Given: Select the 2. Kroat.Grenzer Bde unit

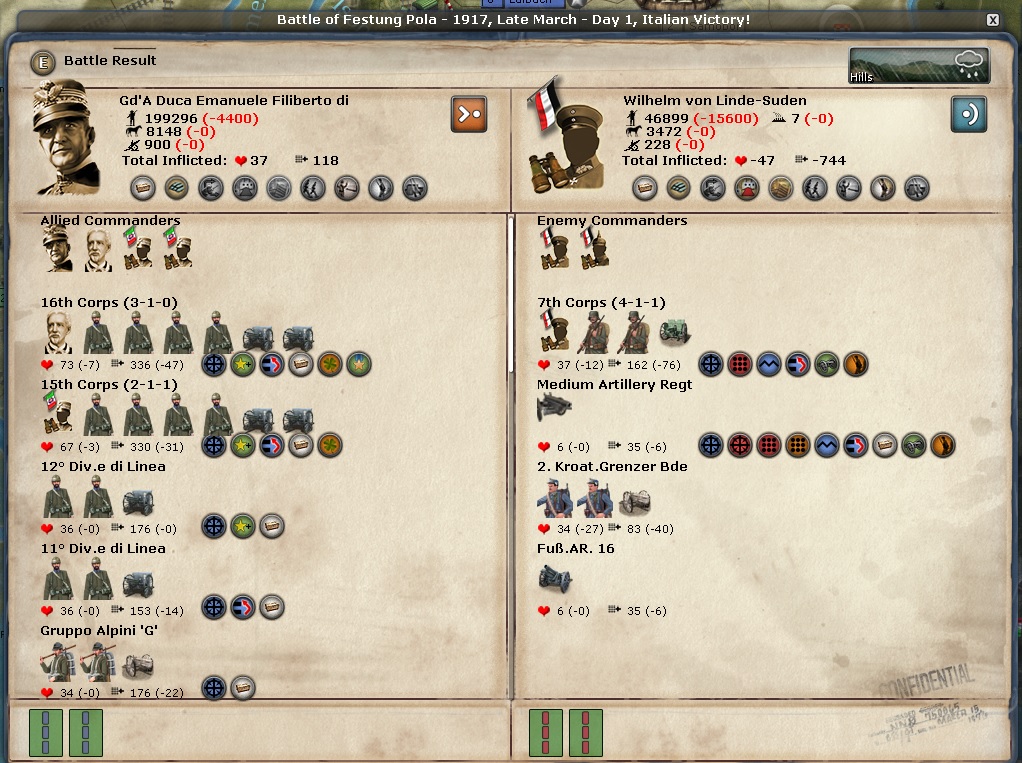Looking at the screenshot, I should coord(611,467).
